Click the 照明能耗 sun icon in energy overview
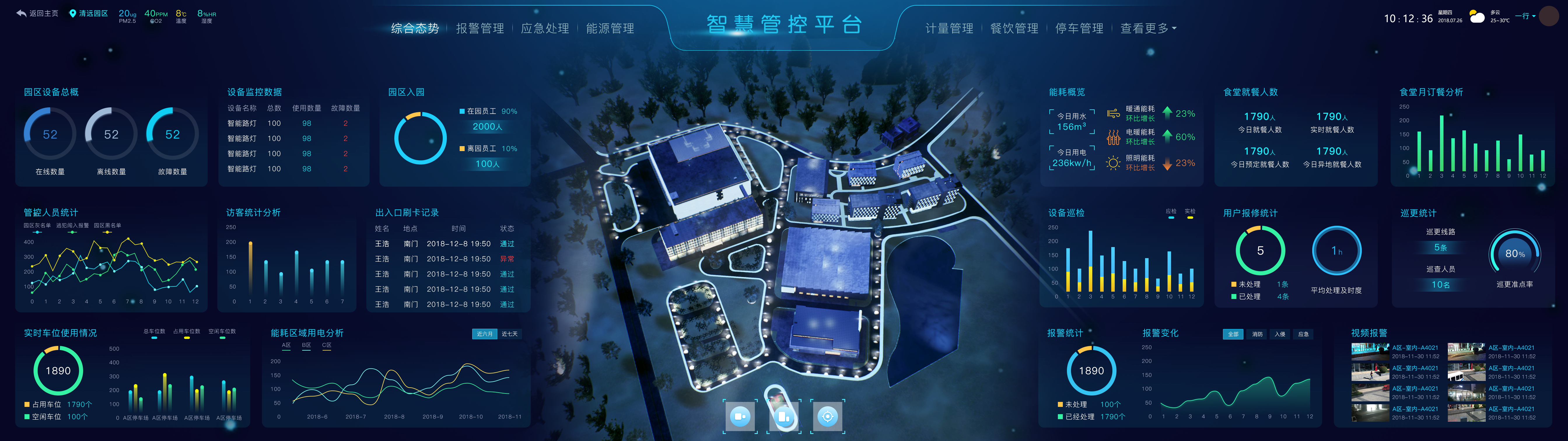The width and height of the screenshot is (1568, 441). [1113, 163]
